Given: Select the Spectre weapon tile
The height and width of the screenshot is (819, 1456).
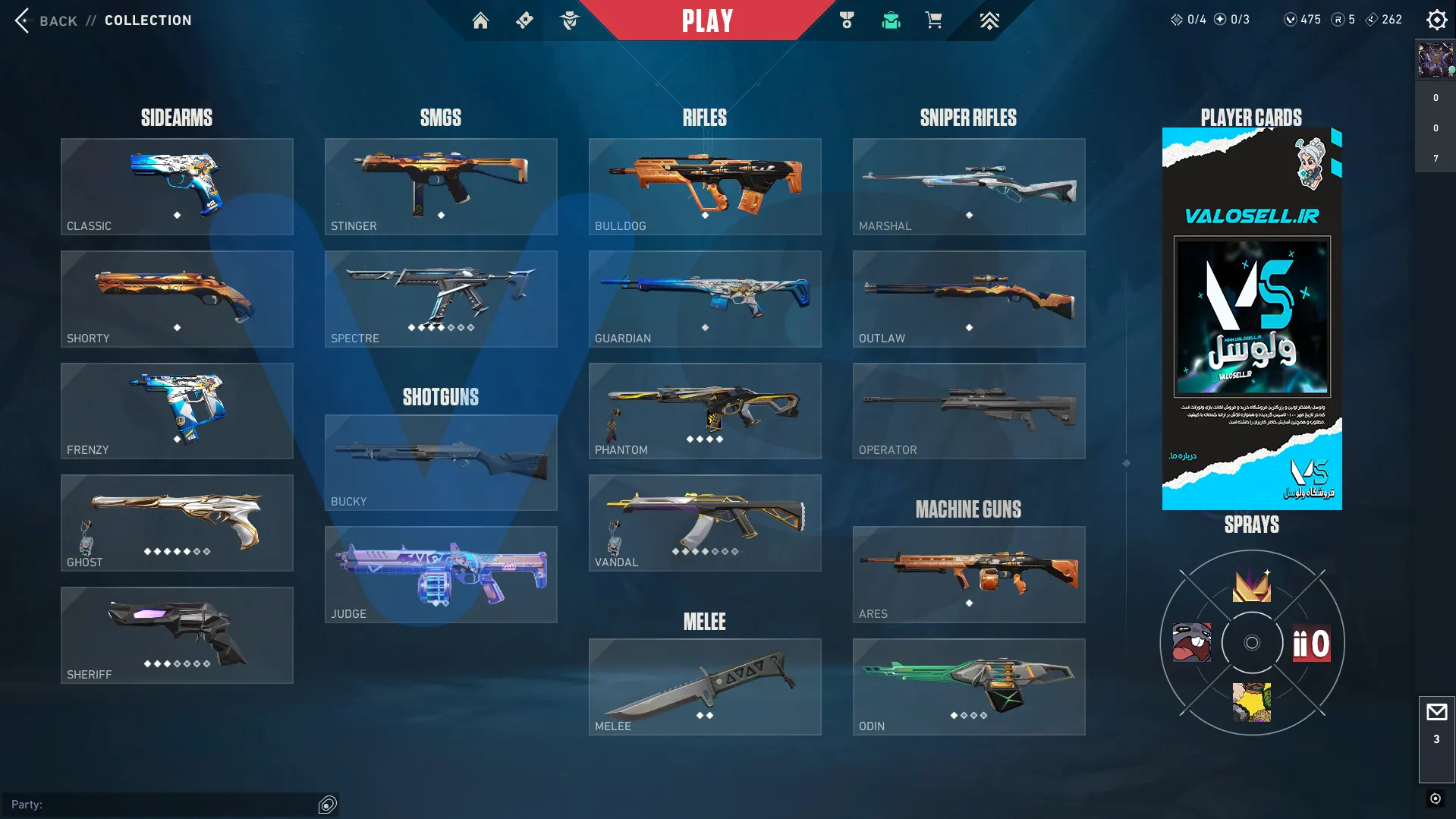Looking at the screenshot, I should click(441, 299).
